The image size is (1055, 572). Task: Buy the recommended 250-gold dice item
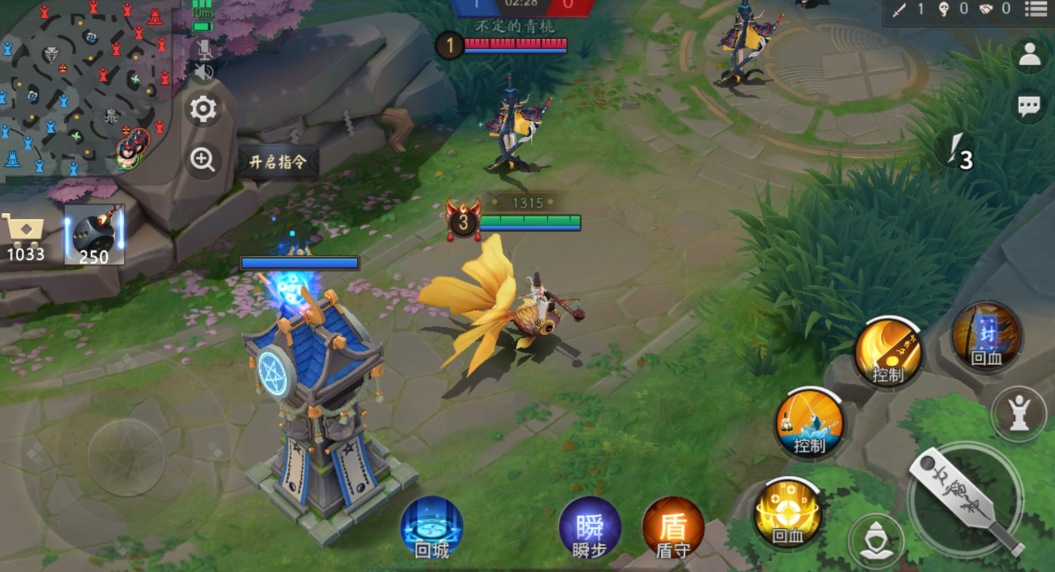(95, 237)
